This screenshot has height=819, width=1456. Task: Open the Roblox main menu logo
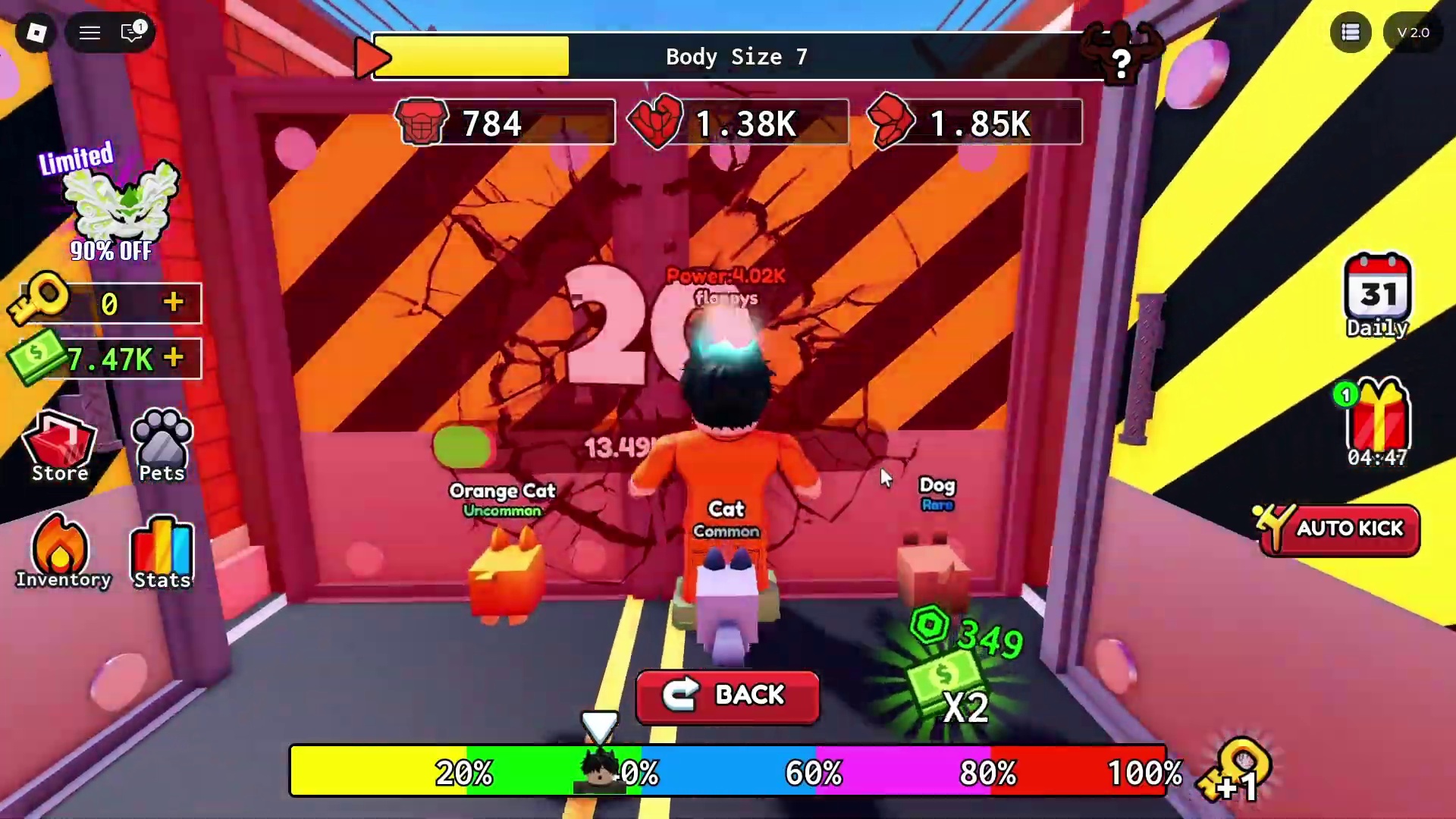click(x=36, y=33)
